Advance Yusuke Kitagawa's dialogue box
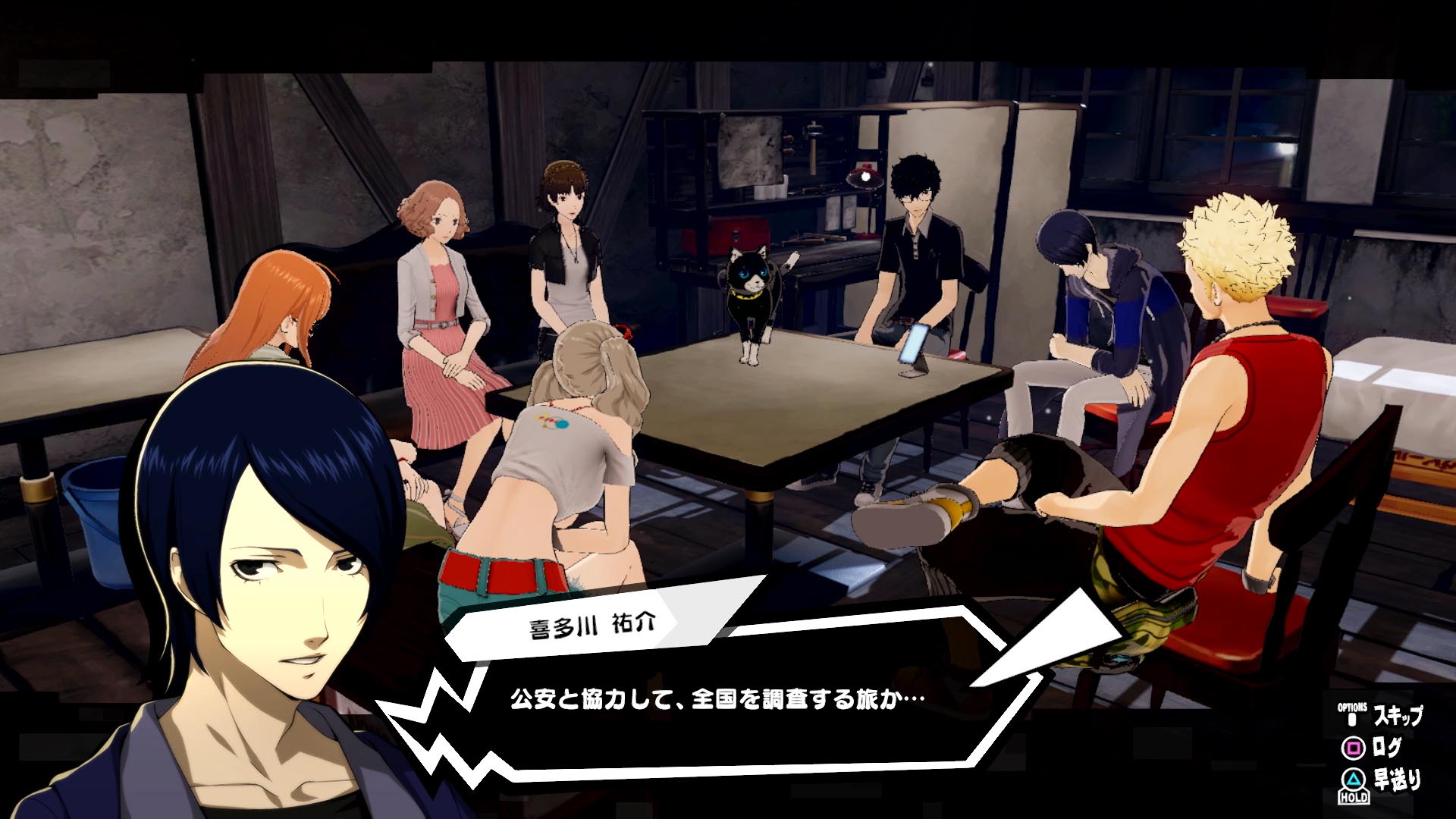The width and height of the screenshot is (1456, 819). [x=717, y=698]
